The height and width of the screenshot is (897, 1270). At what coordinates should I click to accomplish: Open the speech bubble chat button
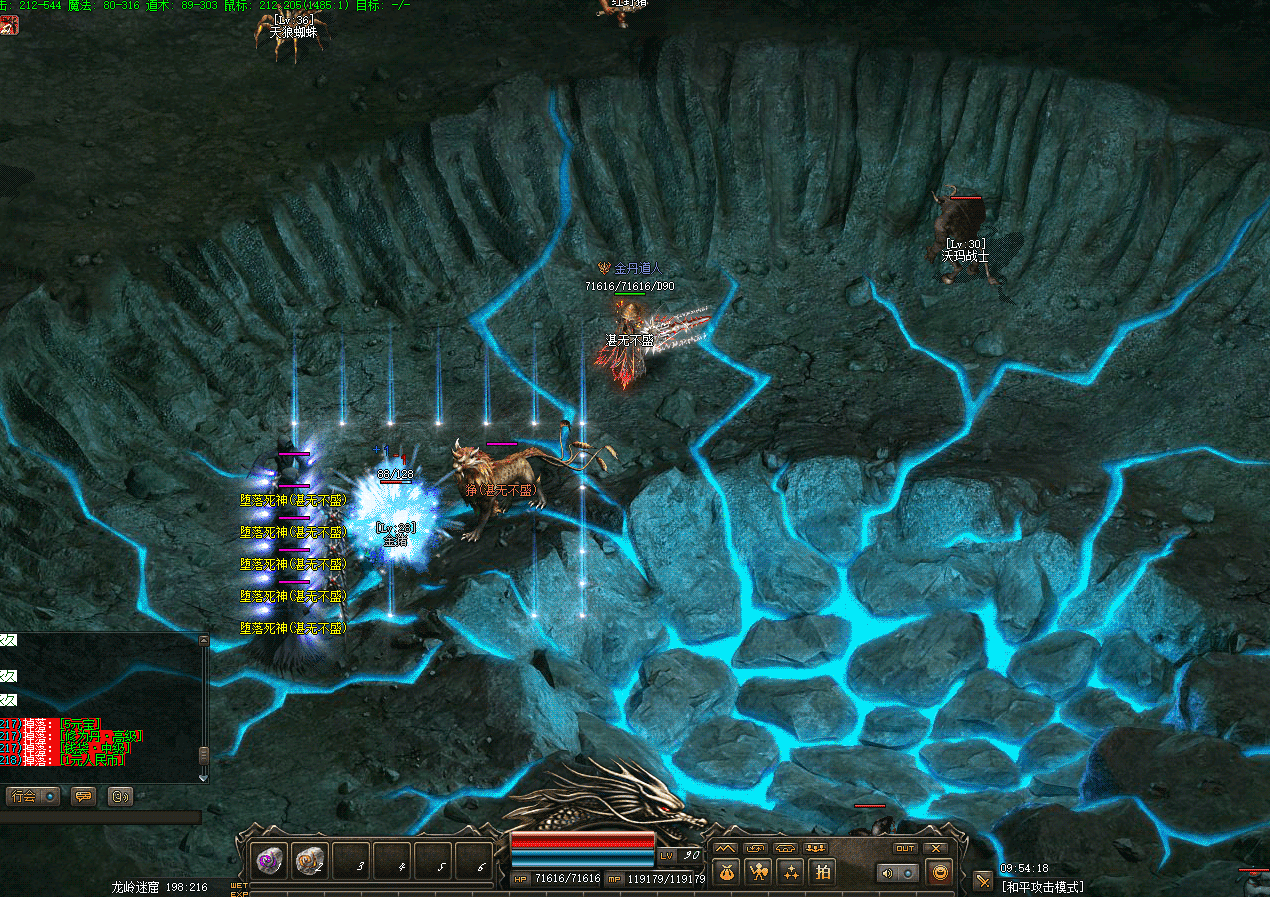click(83, 796)
